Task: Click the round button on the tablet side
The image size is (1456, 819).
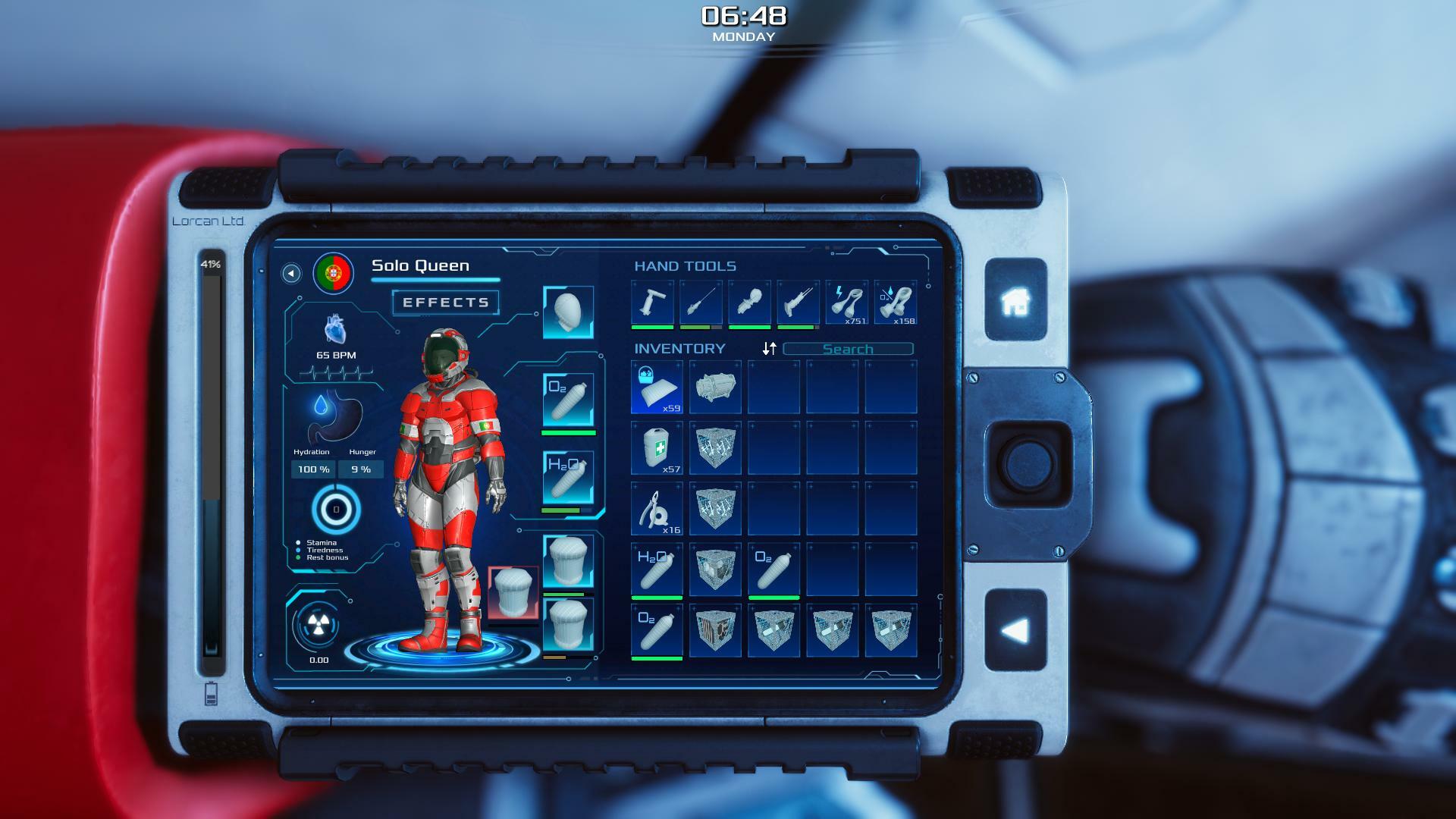Action: 1028,461
